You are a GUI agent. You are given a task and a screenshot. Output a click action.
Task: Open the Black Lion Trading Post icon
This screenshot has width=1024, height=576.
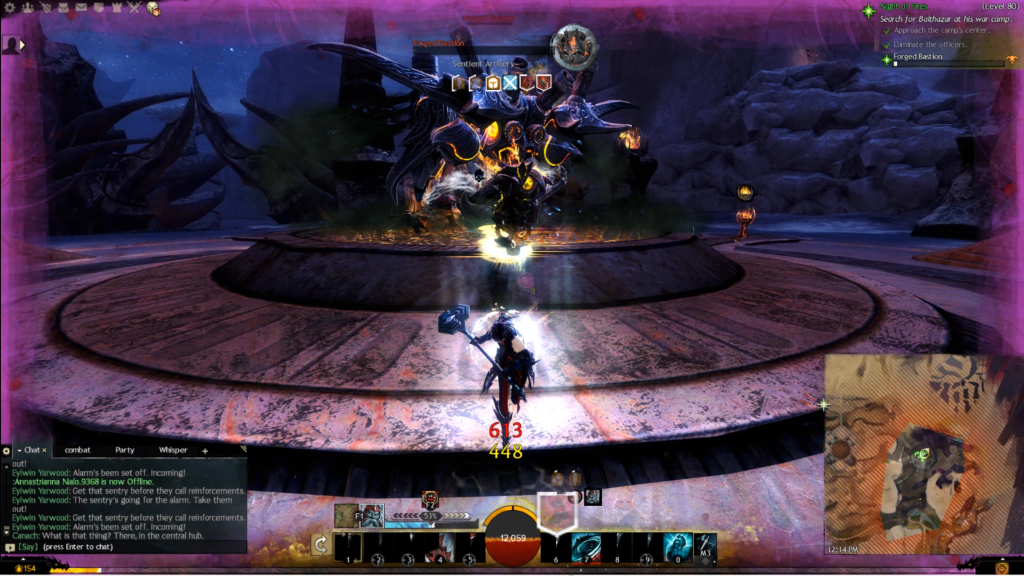pyautogui.click(x=153, y=8)
